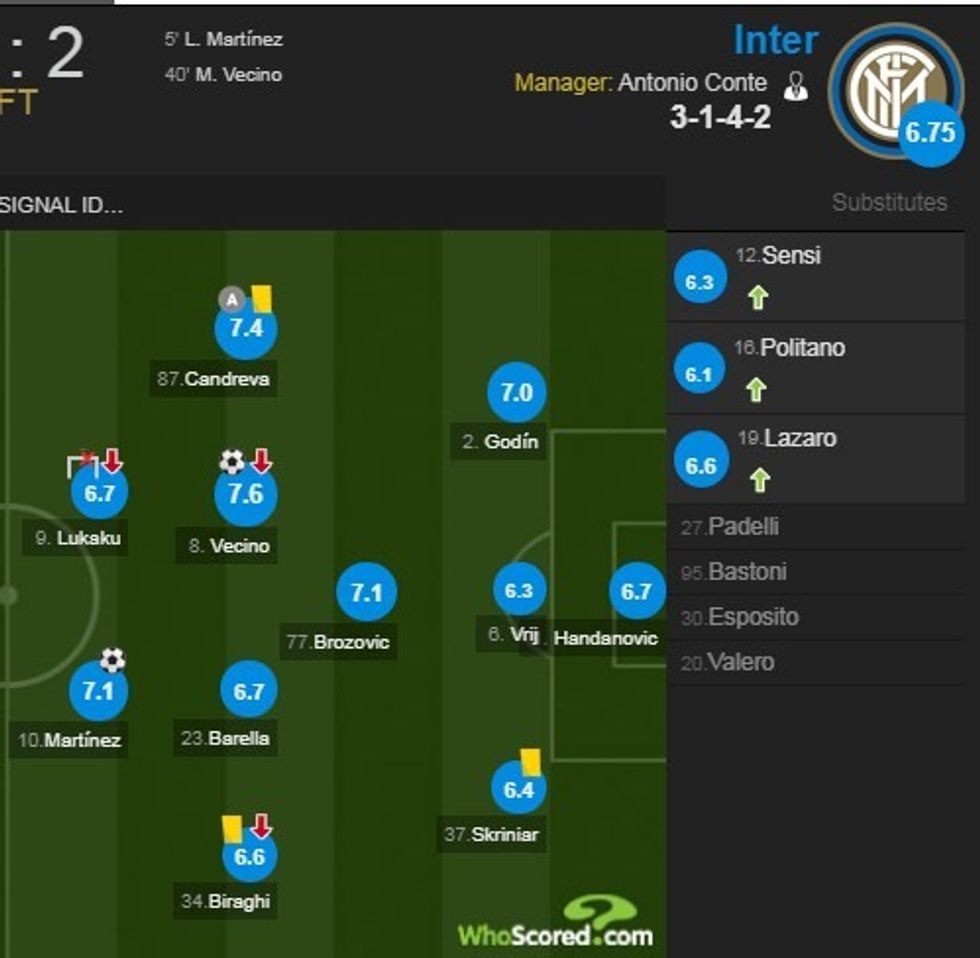980x958 pixels.
Task: Click Bastoni in the substitutes list
Action: [746, 572]
